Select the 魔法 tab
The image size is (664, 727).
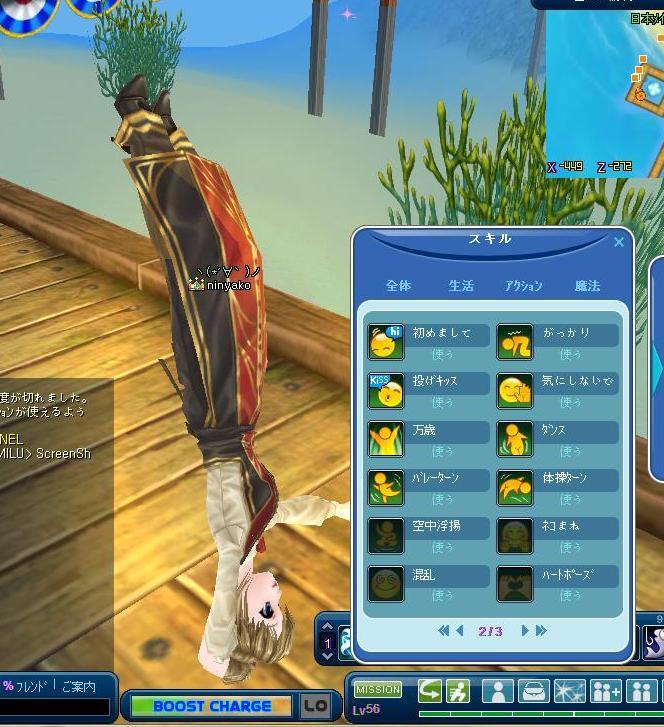click(x=587, y=286)
